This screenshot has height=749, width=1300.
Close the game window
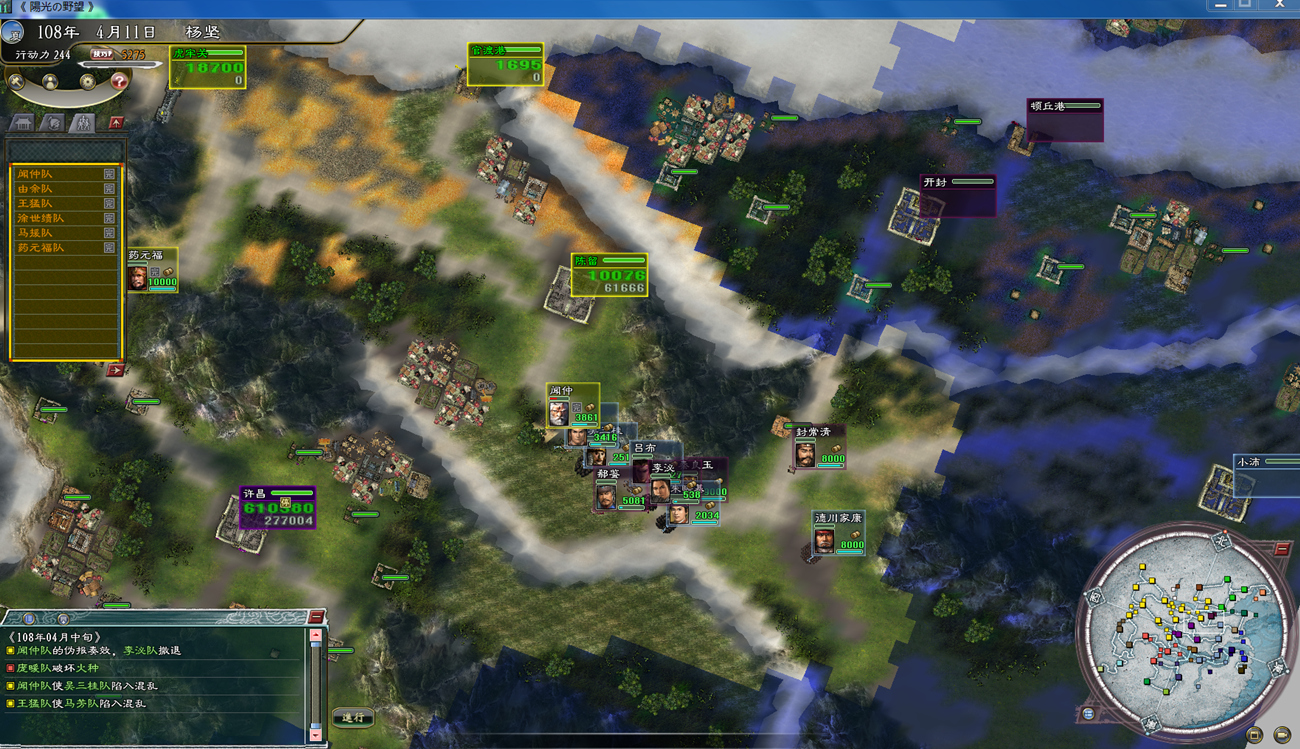click(x=1279, y=6)
